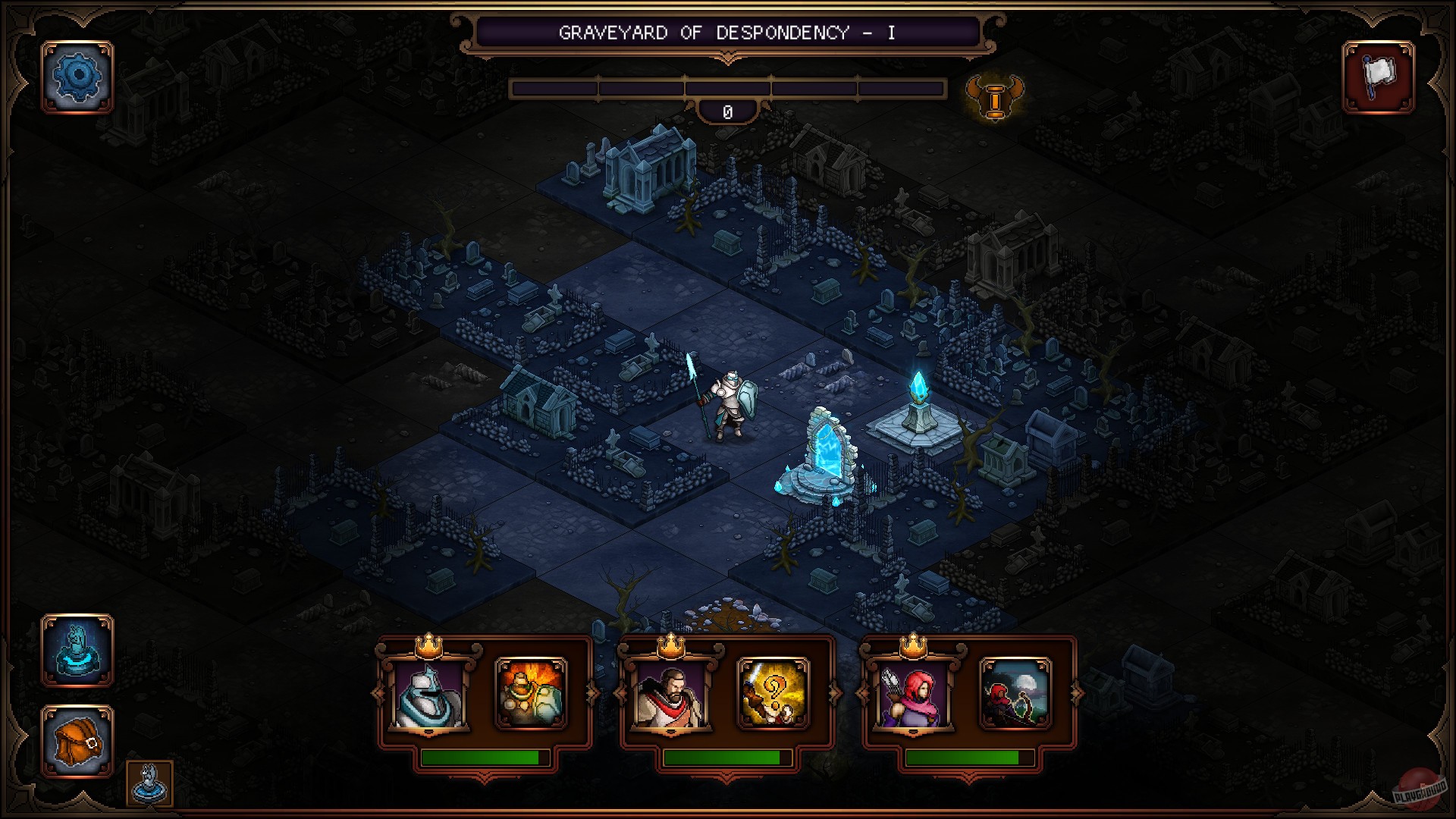Image resolution: width=1456 pixels, height=819 pixels.
Task: Select the golem's explosion ability icon
Action: 533,692
